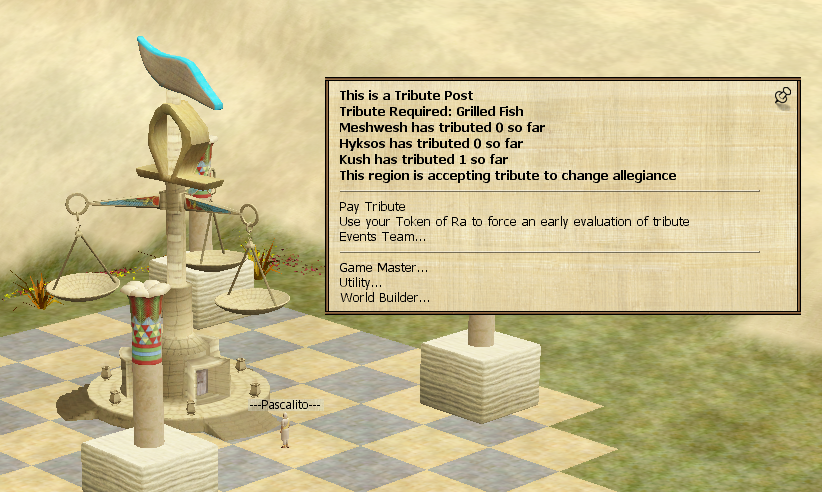Choose Pay Tribute in the popup menu
The width and height of the screenshot is (822, 492).
[x=370, y=205]
